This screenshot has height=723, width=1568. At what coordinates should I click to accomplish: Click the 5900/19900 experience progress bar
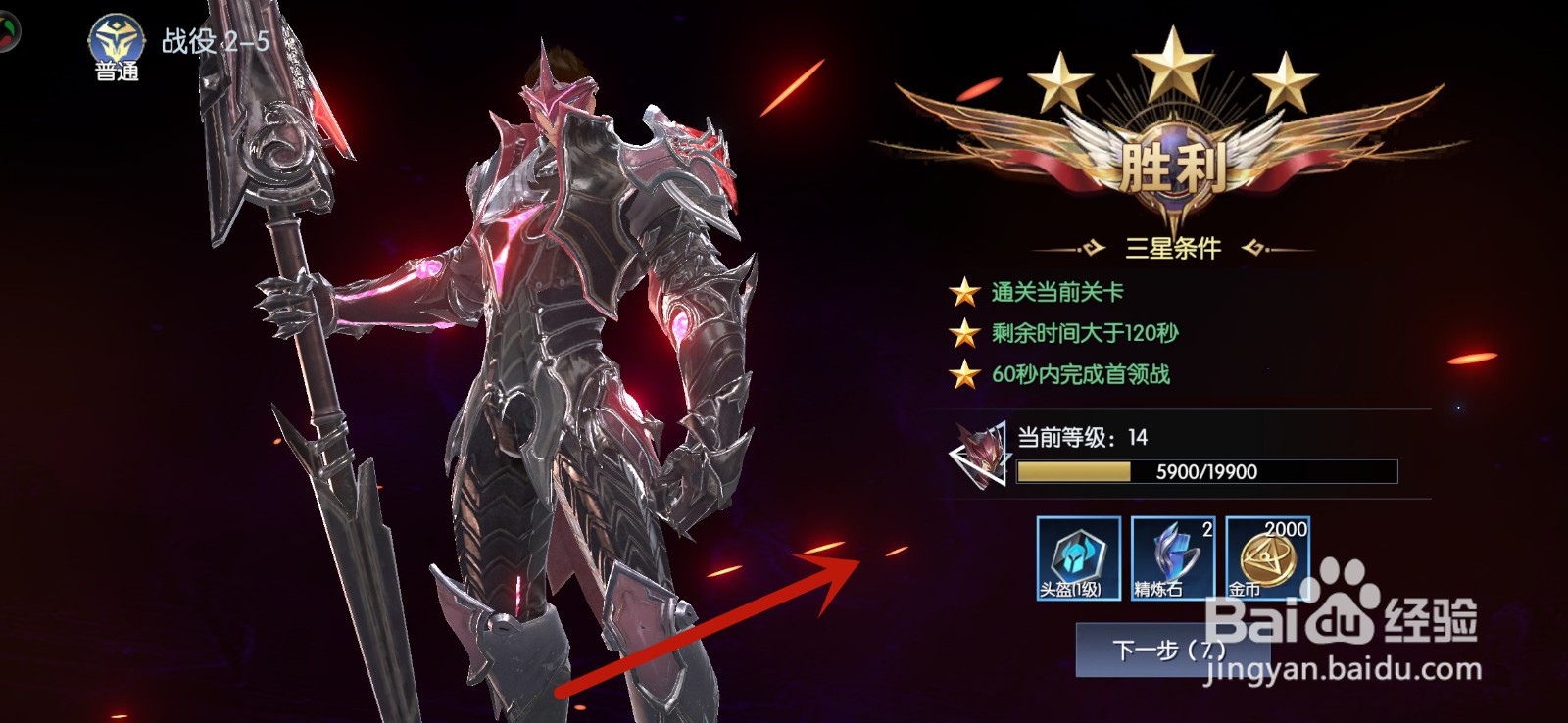pos(1205,472)
